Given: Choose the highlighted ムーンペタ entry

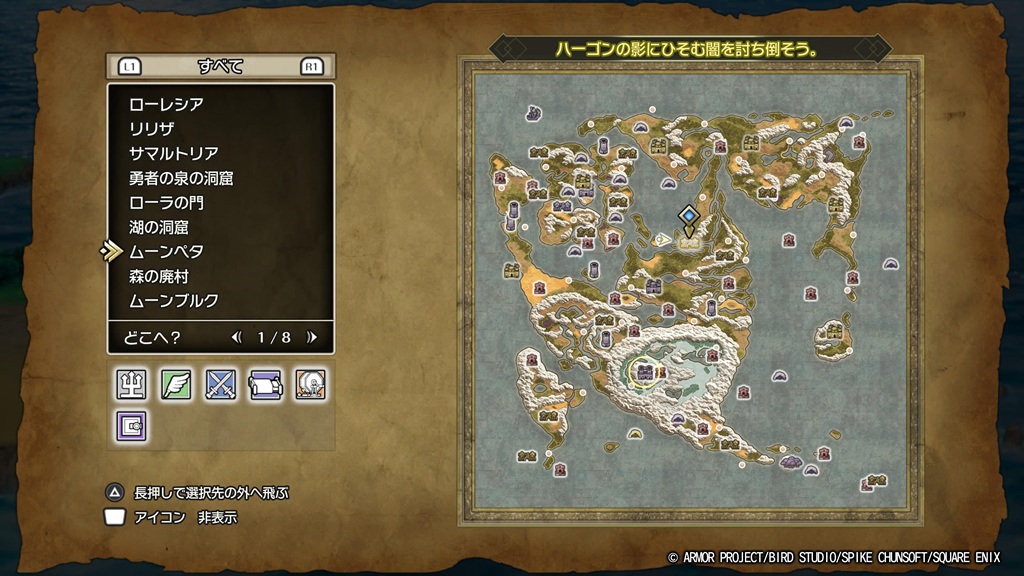Looking at the screenshot, I should pyautogui.click(x=166, y=251).
